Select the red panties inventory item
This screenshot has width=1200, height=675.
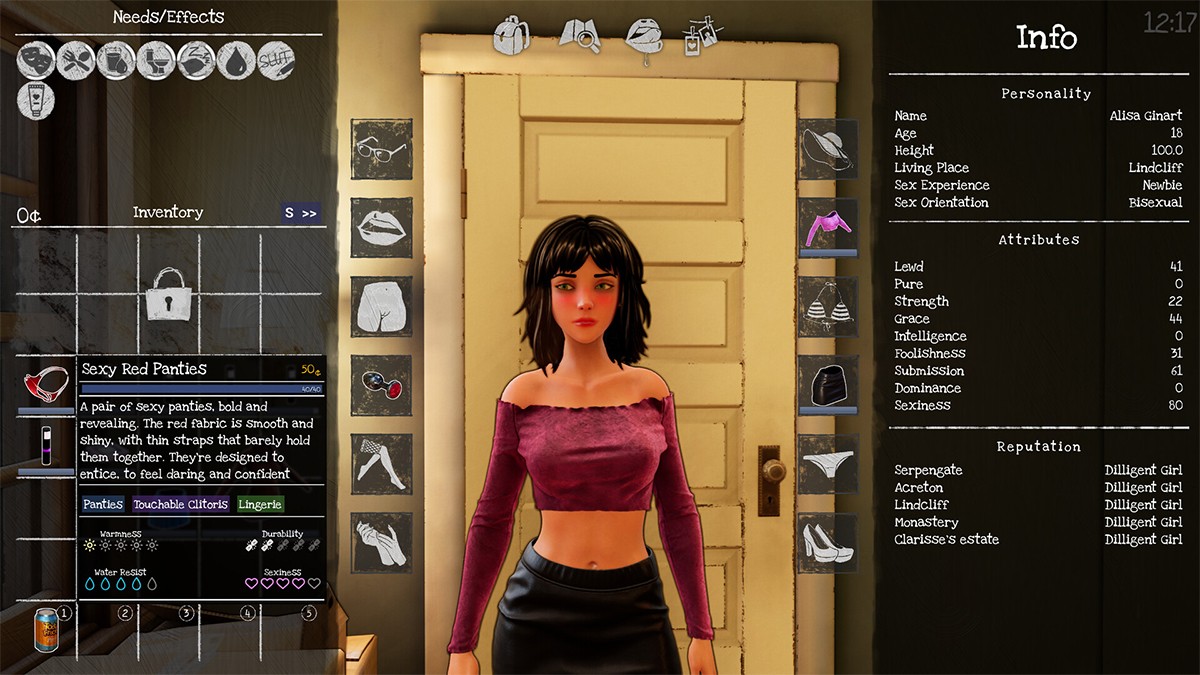(46, 385)
